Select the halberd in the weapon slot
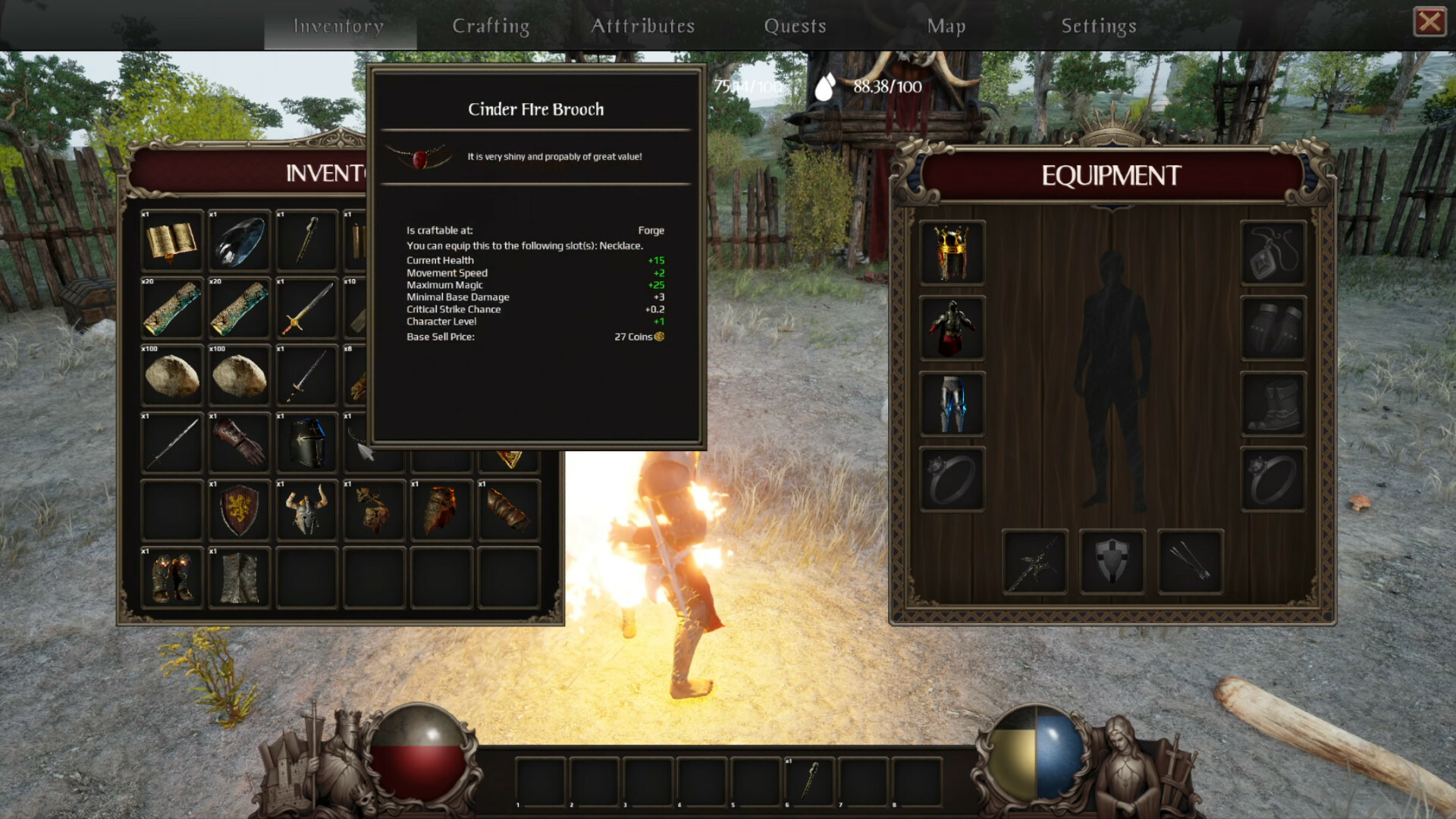This screenshot has height=819, width=1456. (x=1034, y=561)
